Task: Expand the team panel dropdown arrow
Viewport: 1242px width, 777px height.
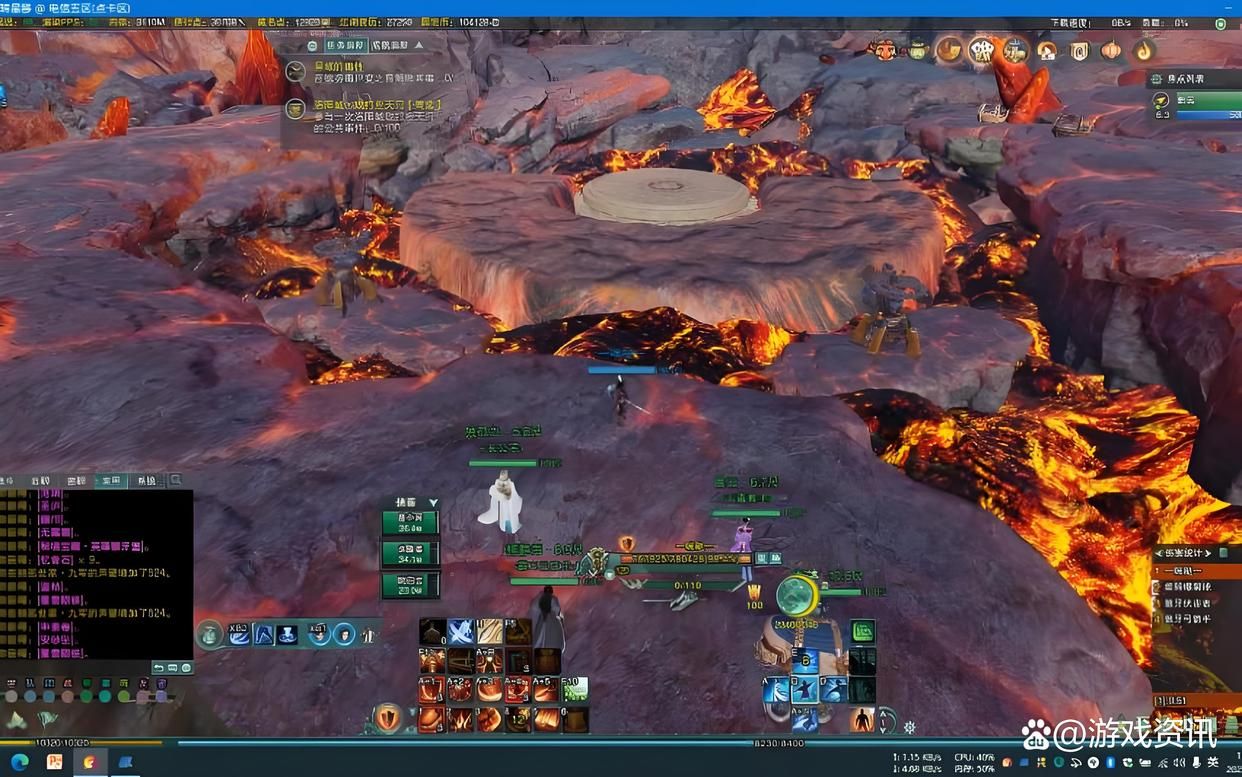Action: click(433, 503)
